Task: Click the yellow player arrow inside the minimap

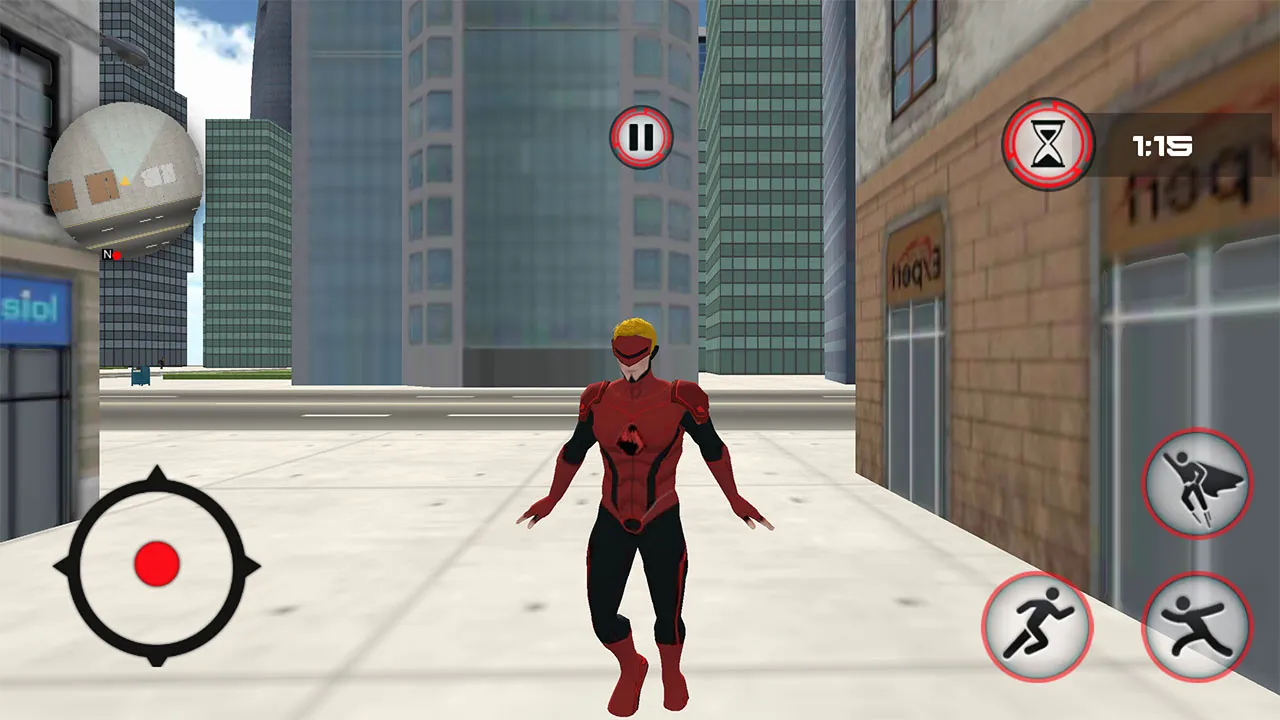Action: tap(125, 182)
